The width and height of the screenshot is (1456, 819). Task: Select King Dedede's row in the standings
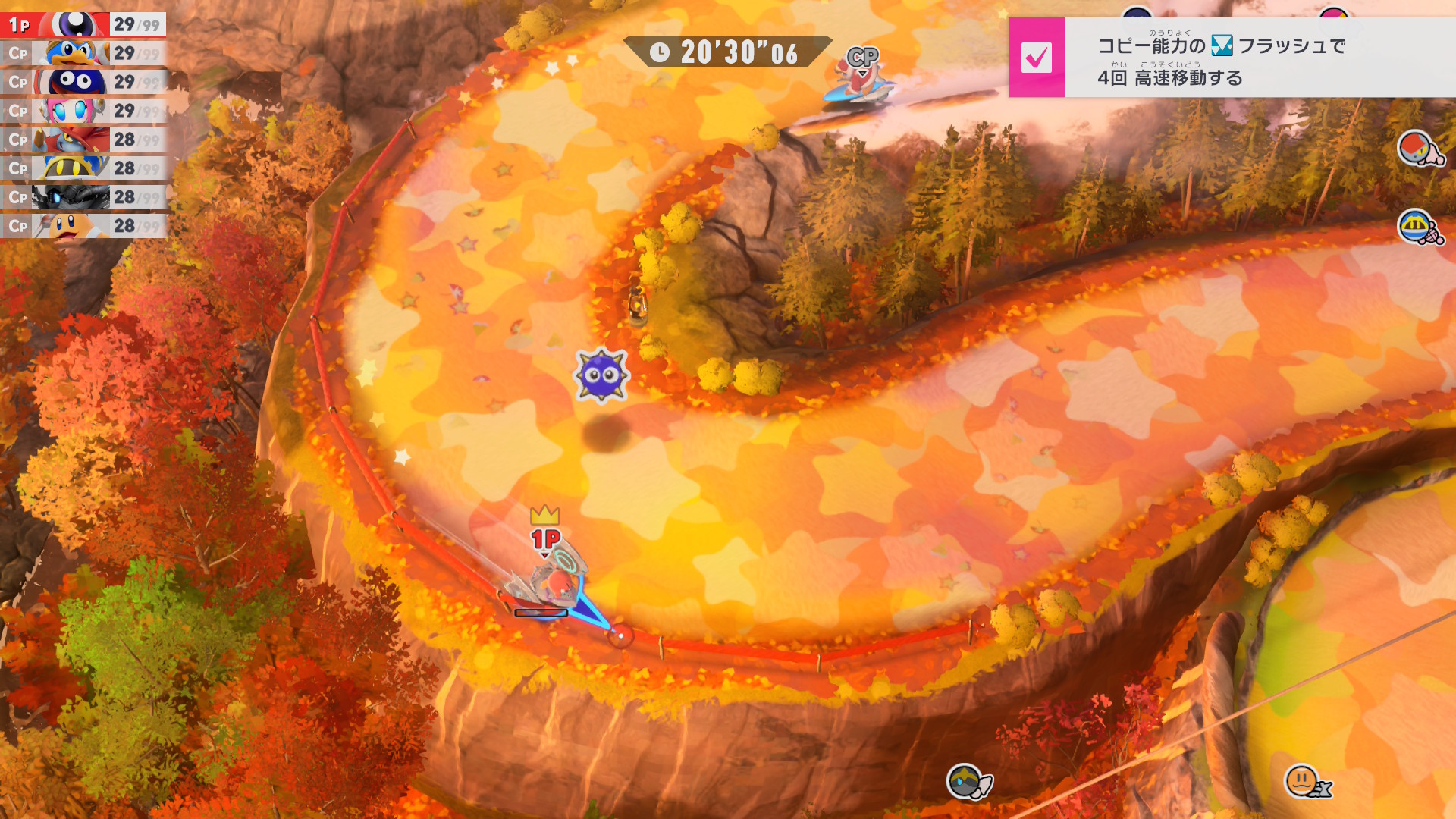[x=83, y=53]
